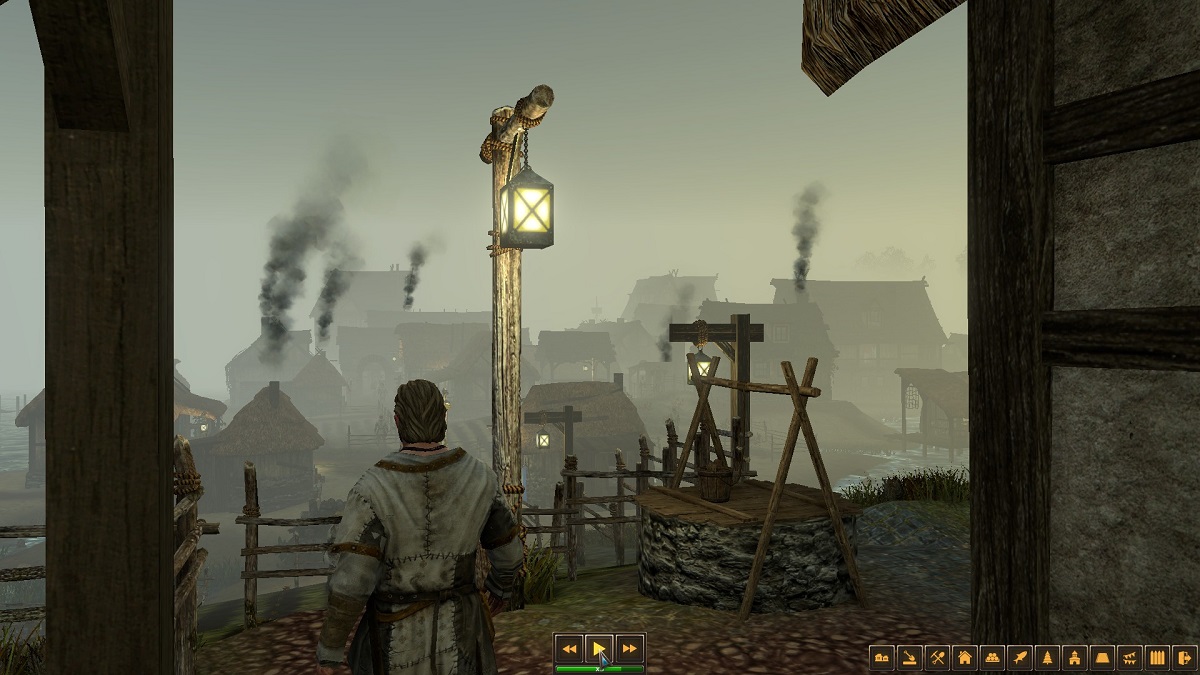The height and width of the screenshot is (675, 1200).
Task: Speed up with the fast-forward button
Action: tap(628, 649)
